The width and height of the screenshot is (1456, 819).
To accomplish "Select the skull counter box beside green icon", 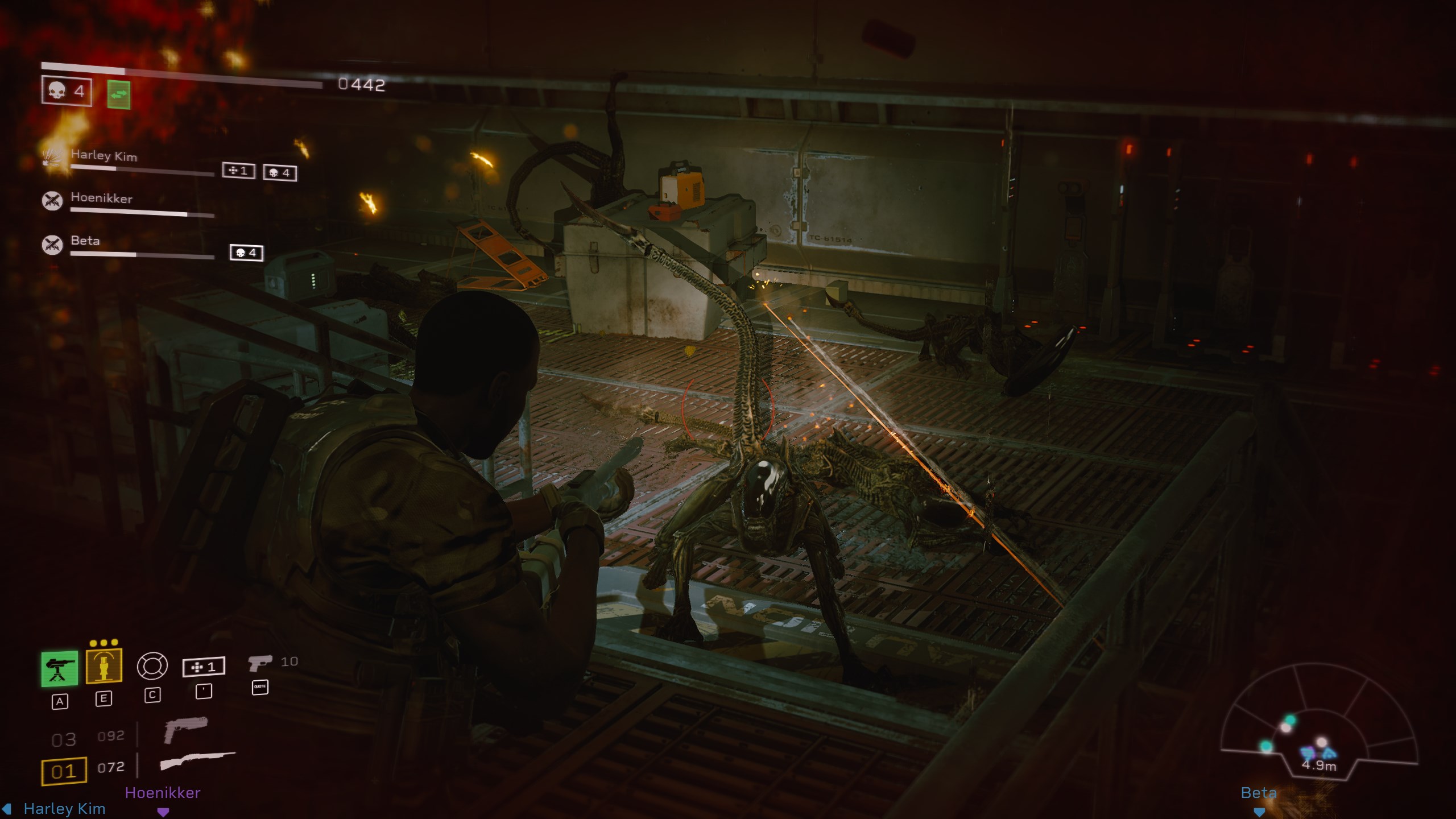I will (67, 91).
